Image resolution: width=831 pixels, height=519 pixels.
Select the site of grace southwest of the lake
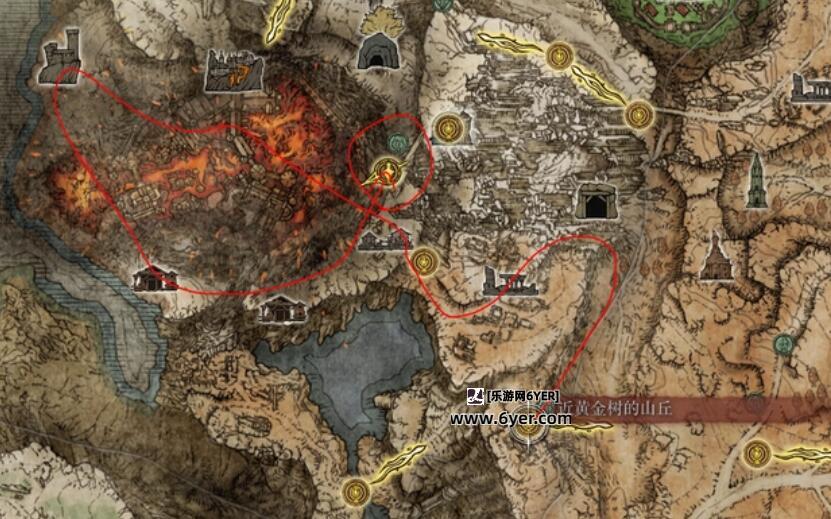click(356, 490)
